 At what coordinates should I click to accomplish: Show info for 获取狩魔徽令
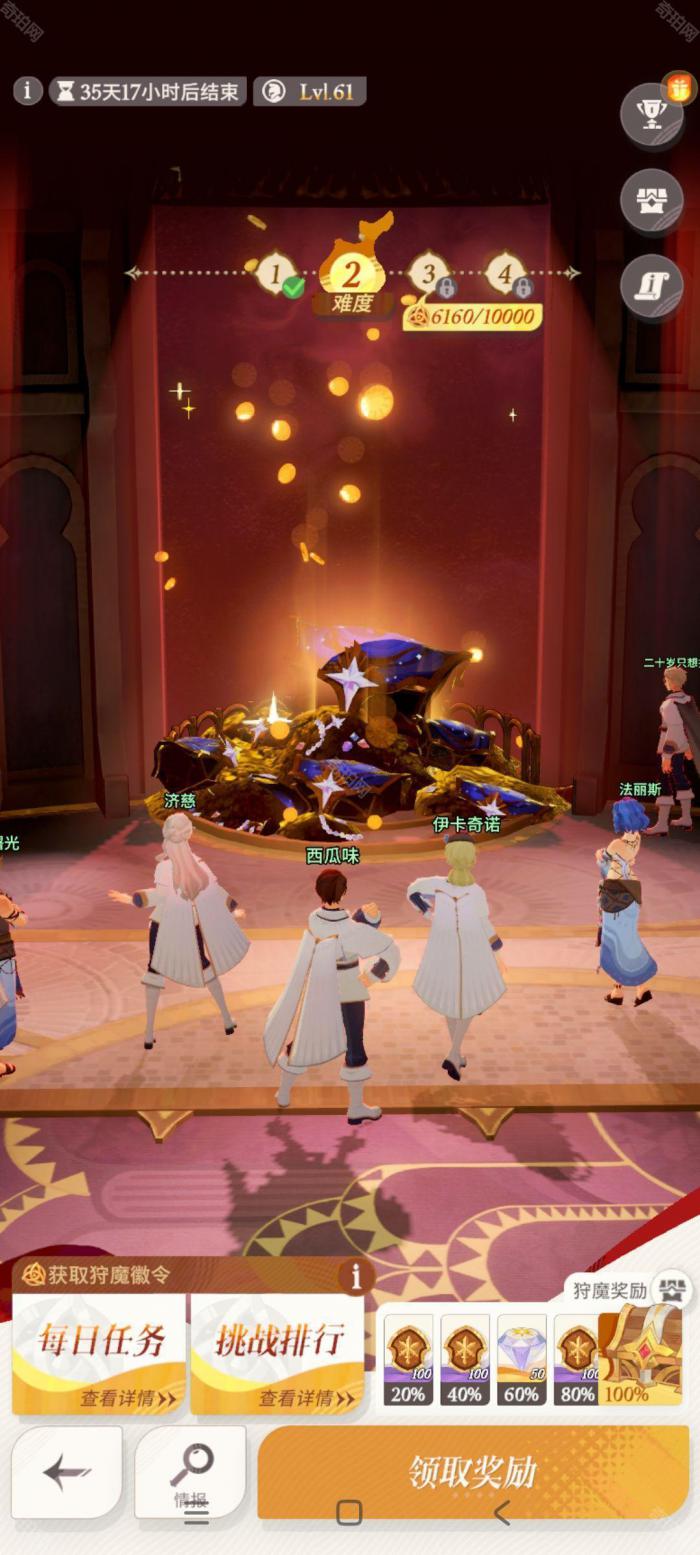click(354, 1276)
